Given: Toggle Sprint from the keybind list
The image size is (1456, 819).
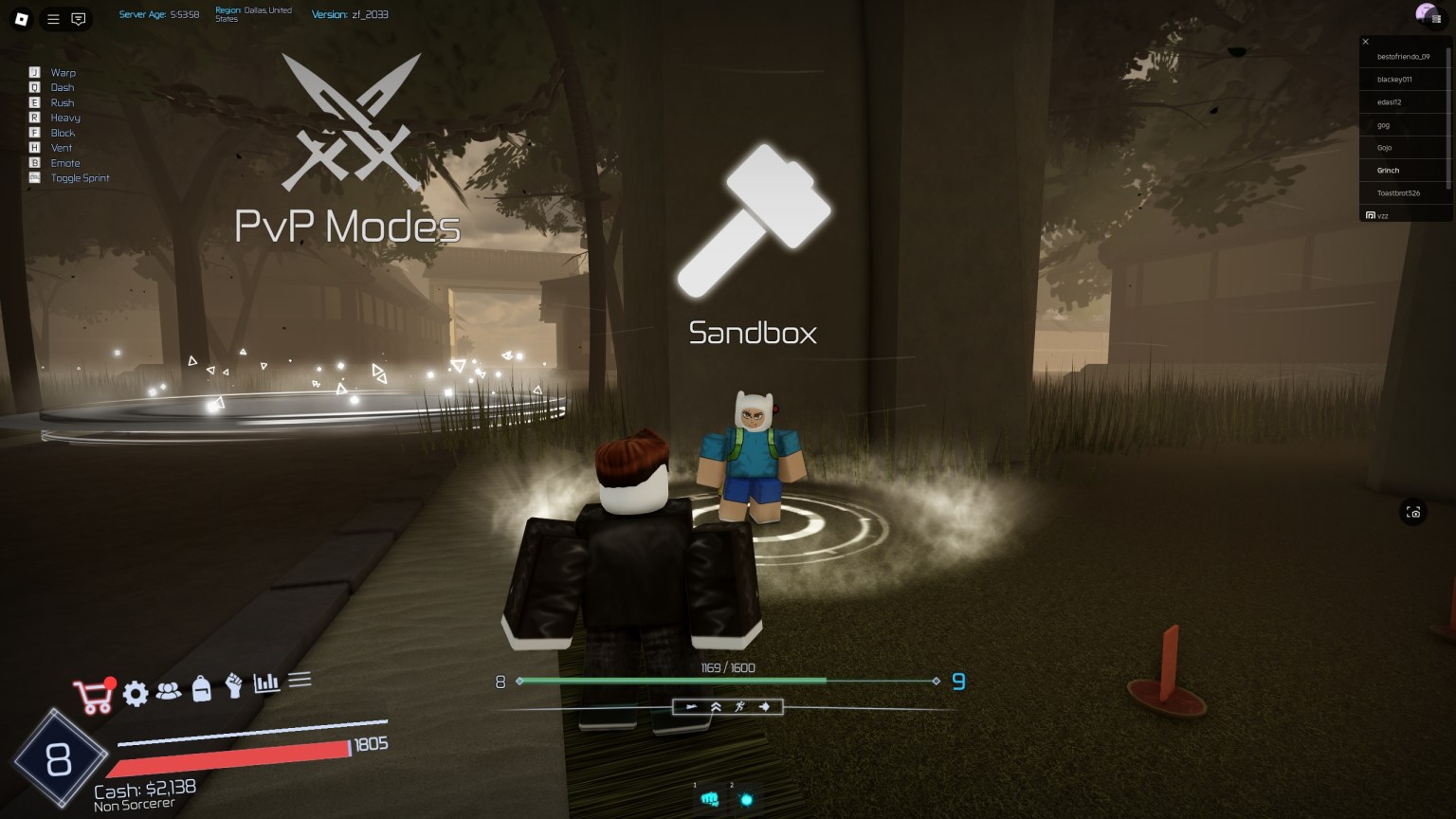Looking at the screenshot, I should pos(80,177).
